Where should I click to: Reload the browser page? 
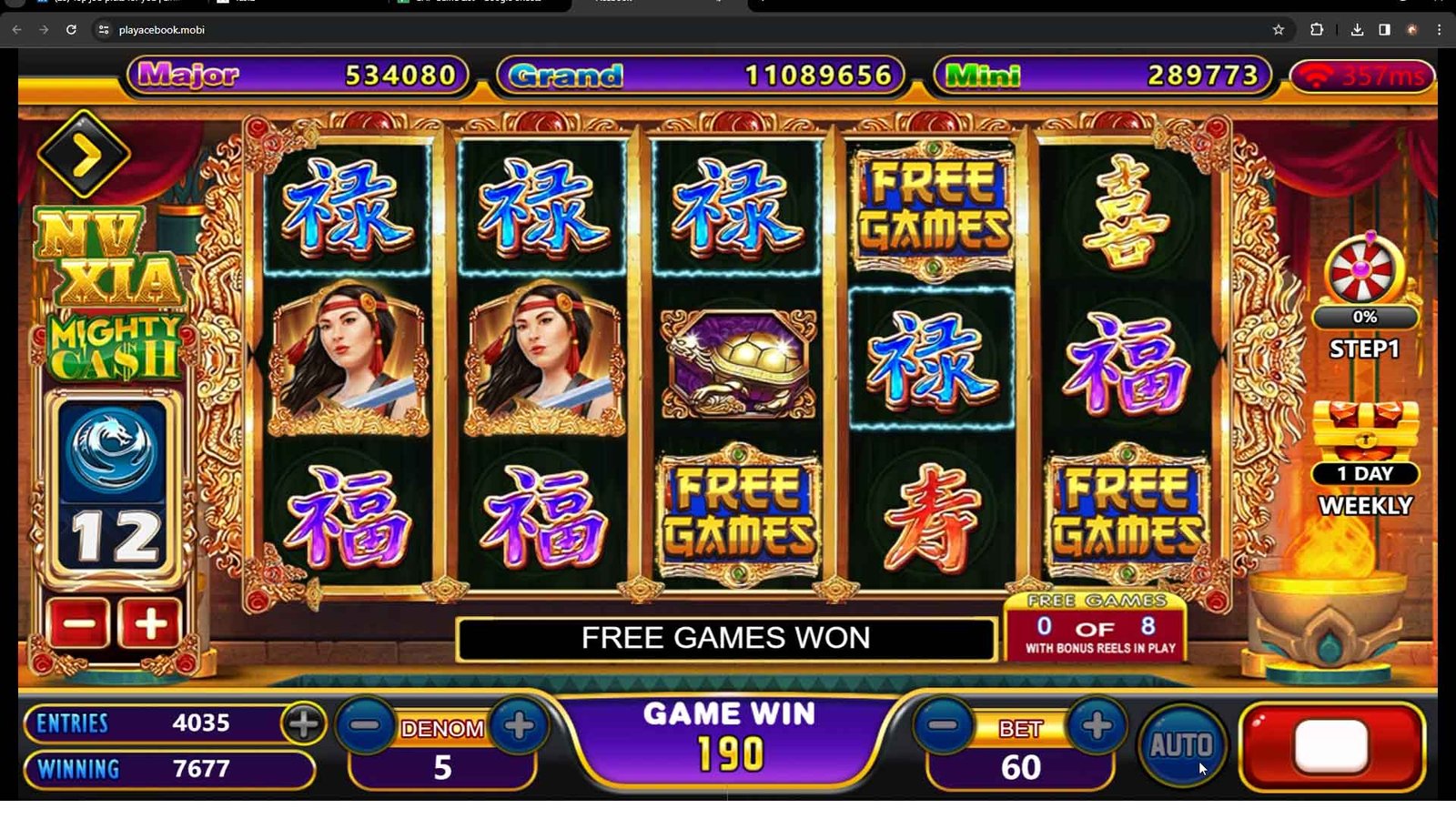(x=71, y=30)
